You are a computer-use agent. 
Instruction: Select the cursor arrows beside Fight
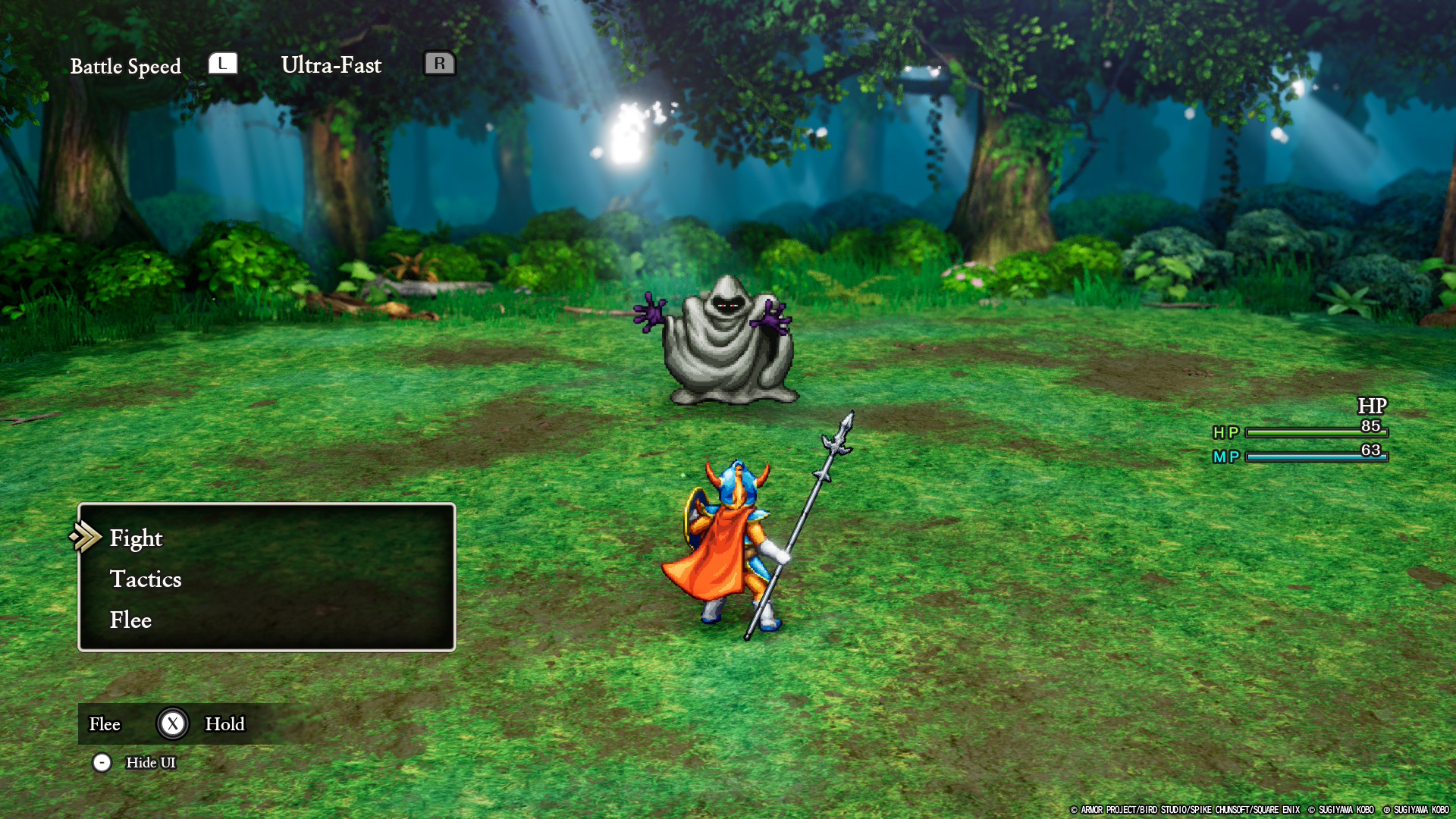(x=87, y=538)
